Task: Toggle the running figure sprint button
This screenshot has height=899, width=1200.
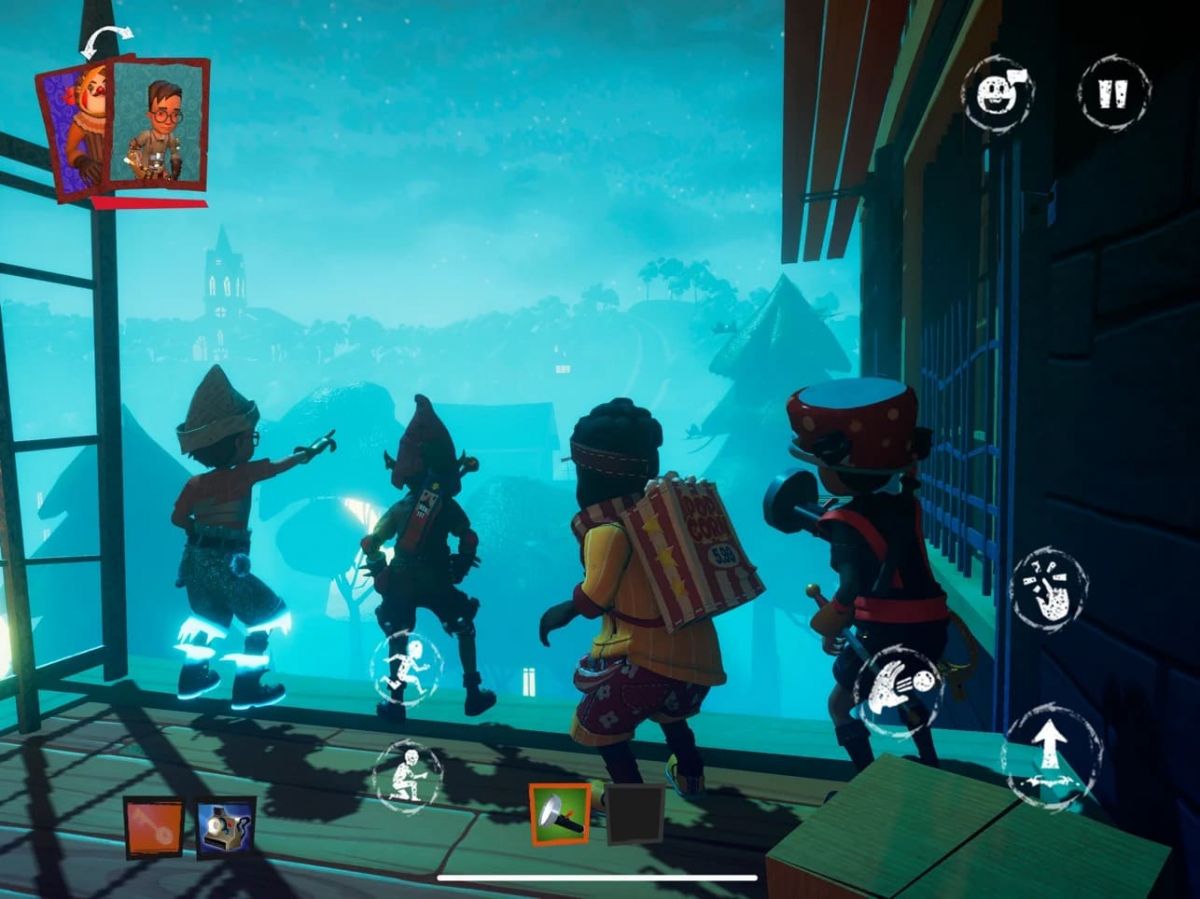Action: tap(406, 668)
